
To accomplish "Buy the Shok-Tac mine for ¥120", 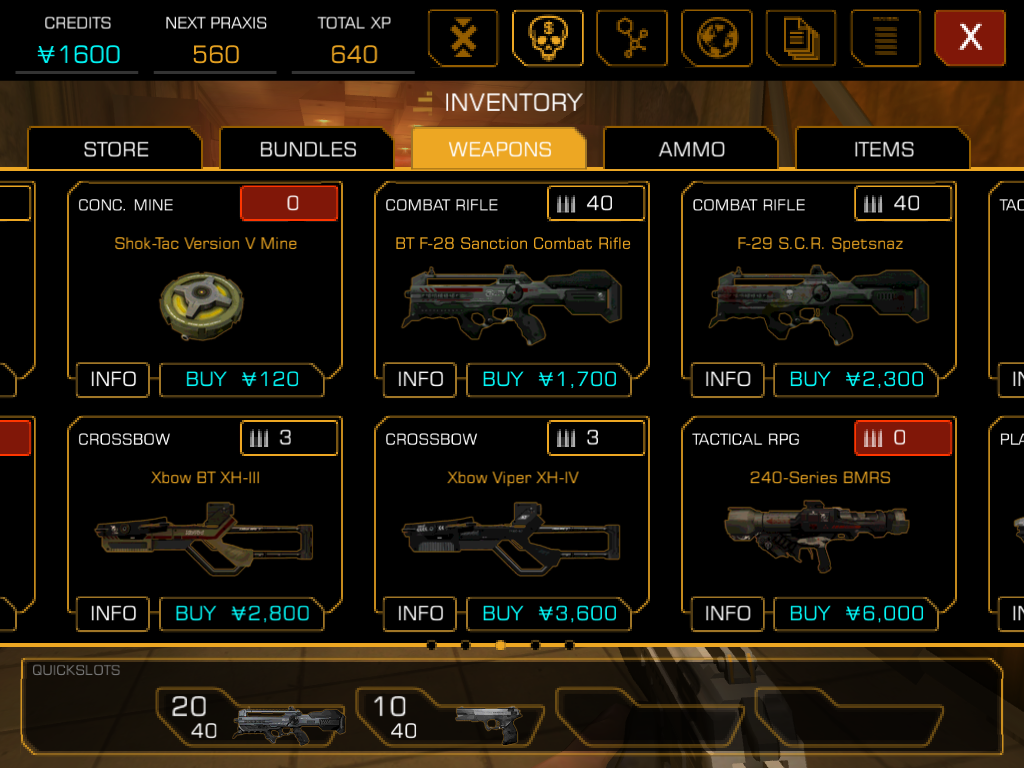I will [x=242, y=380].
